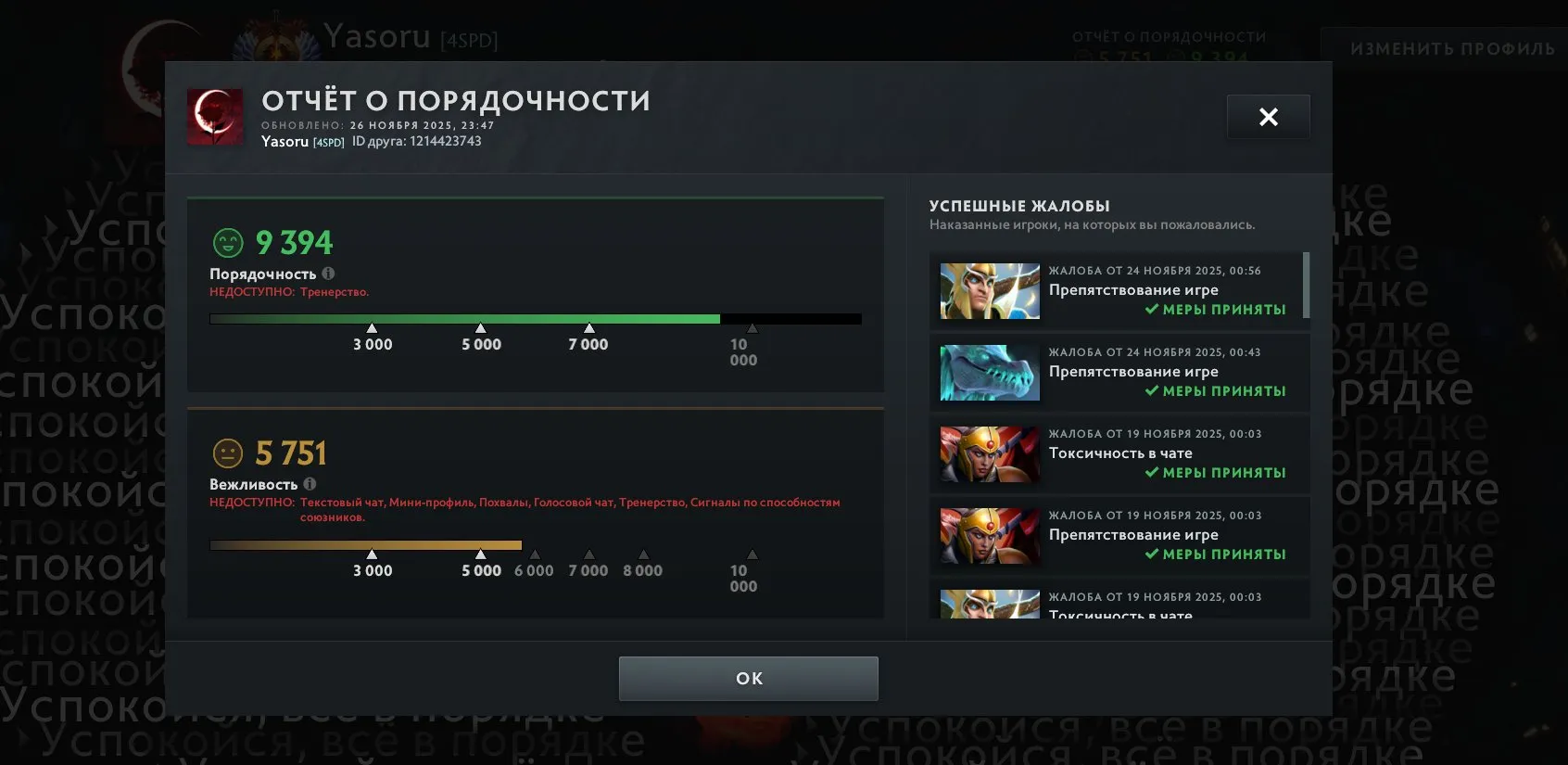Open the Токсичность в чате complaint from 19 ноября
Image resolution: width=1568 pixels, height=765 pixels.
[x=1119, y=454]
